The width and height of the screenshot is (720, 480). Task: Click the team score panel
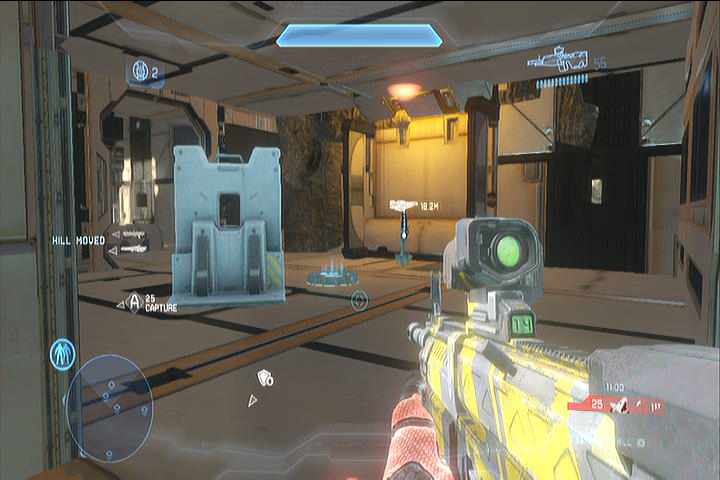(616, 404)
